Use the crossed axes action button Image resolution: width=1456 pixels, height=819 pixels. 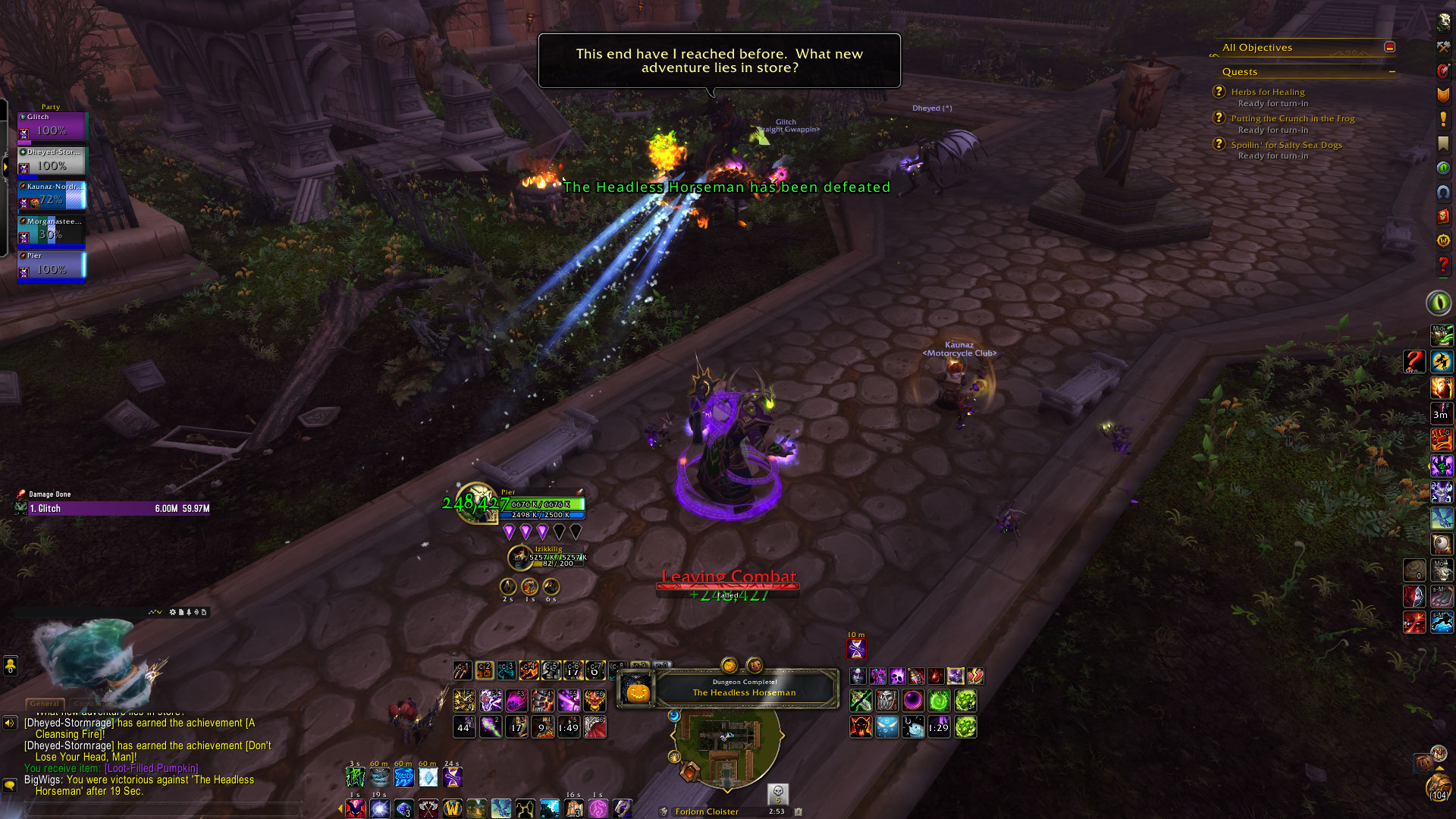tap(428, 808)
